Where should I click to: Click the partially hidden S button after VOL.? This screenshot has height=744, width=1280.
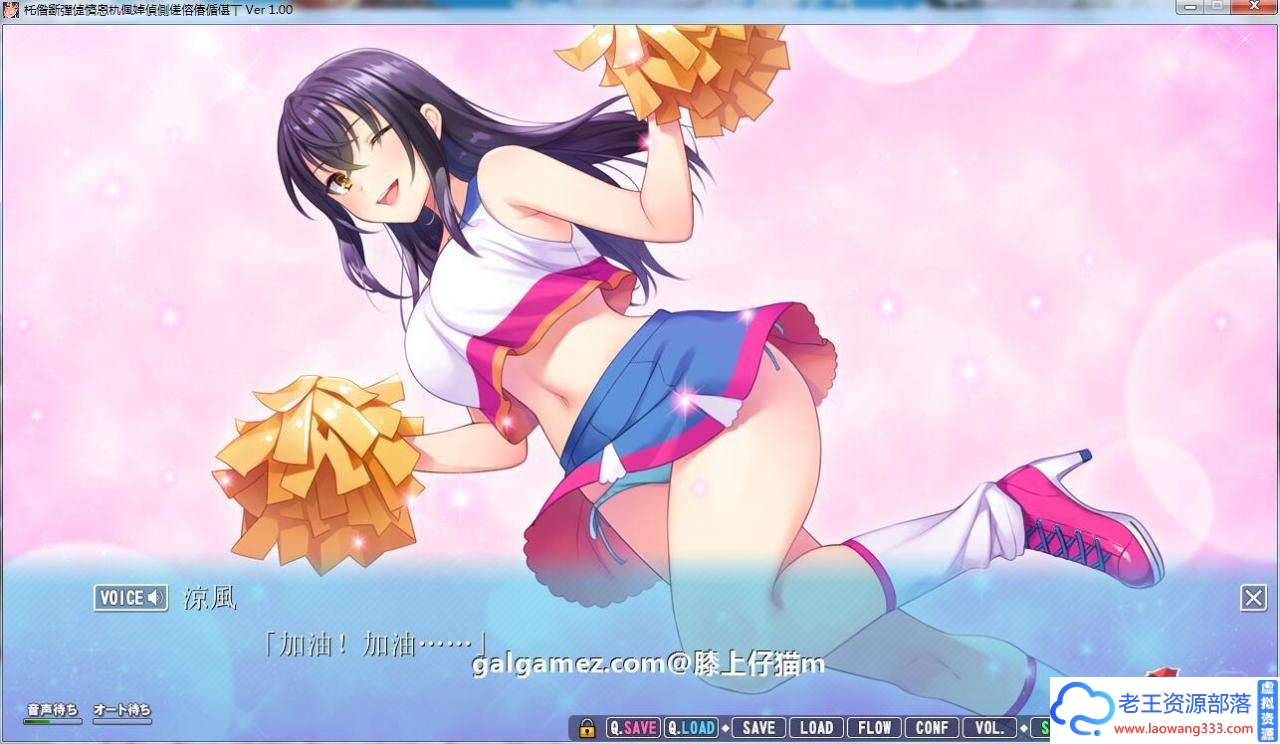[x=1043, y=727]
